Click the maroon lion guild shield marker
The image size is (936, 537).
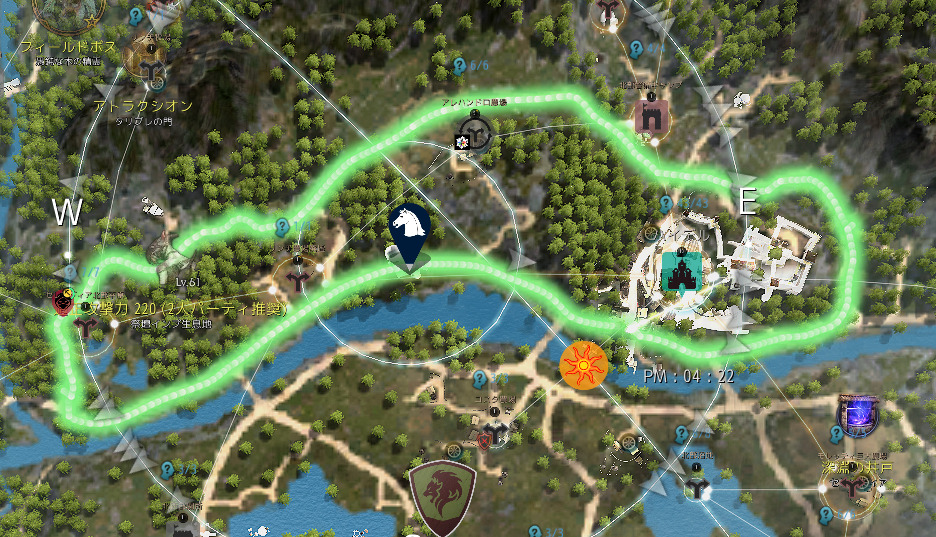[443, 497]
